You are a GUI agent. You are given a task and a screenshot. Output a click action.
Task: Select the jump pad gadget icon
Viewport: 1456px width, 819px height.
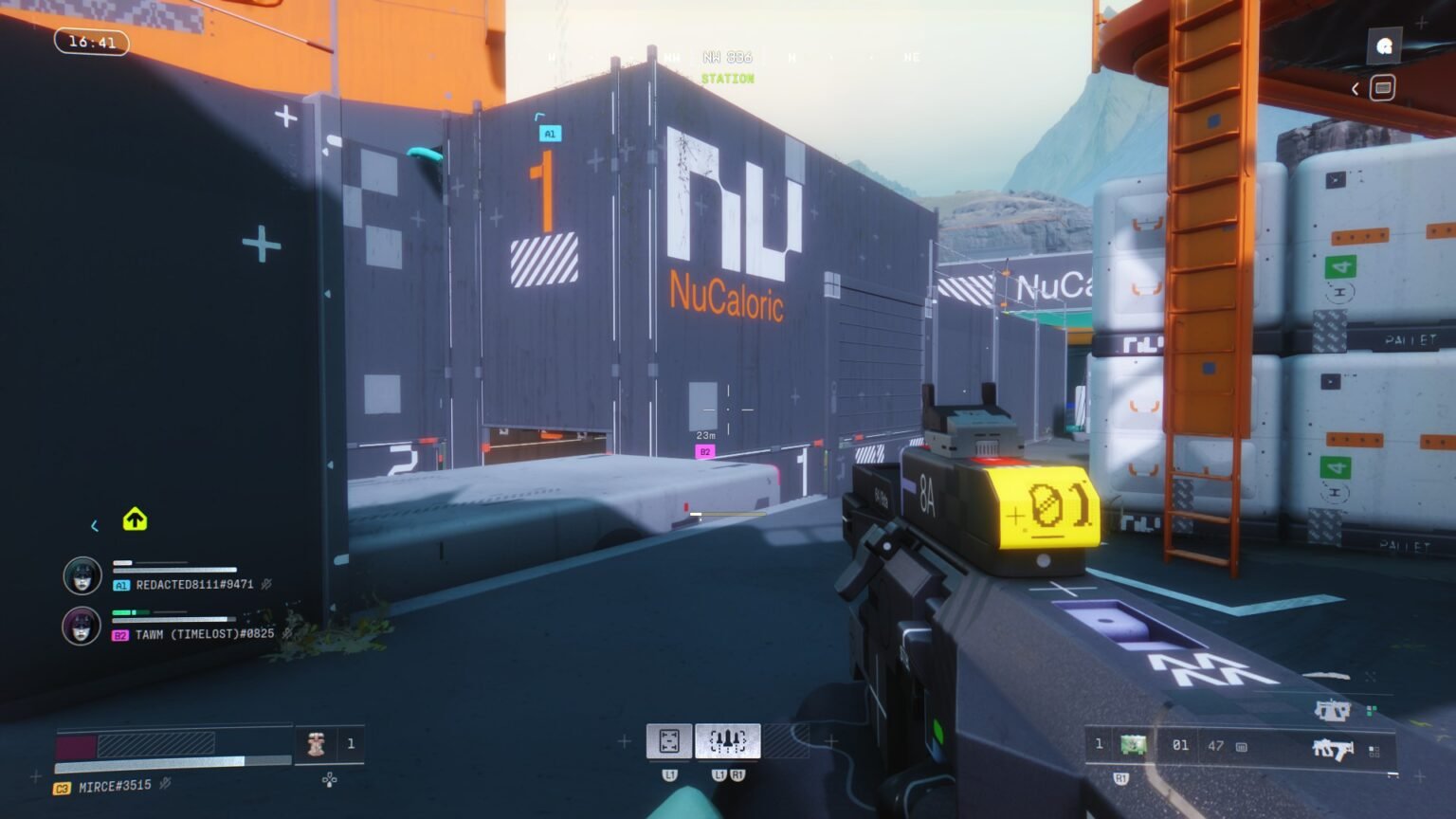727,742
